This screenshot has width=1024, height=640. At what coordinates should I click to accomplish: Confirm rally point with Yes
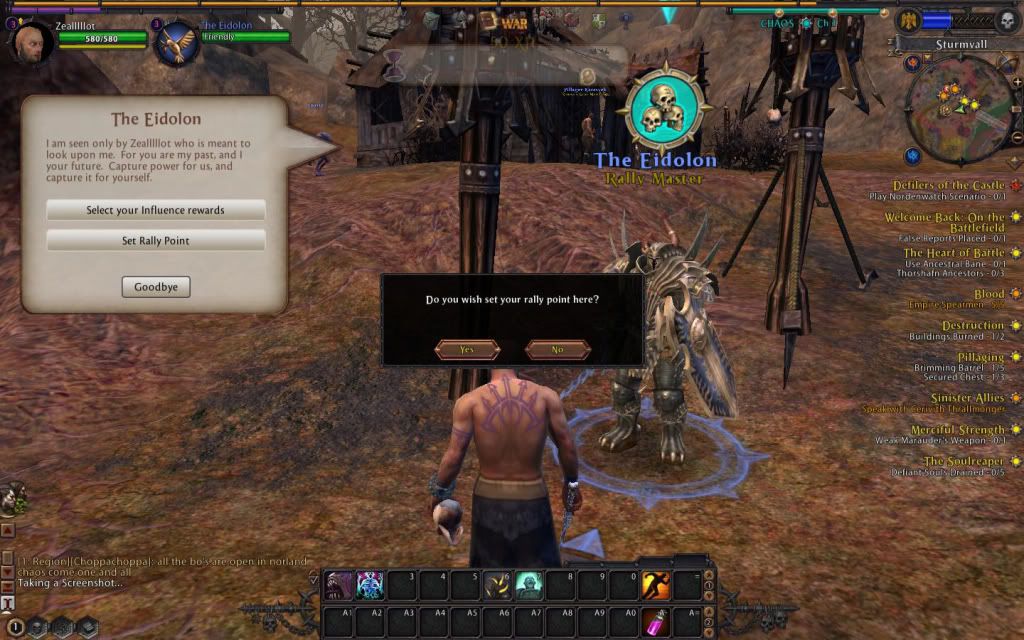[x=467, y=349]
